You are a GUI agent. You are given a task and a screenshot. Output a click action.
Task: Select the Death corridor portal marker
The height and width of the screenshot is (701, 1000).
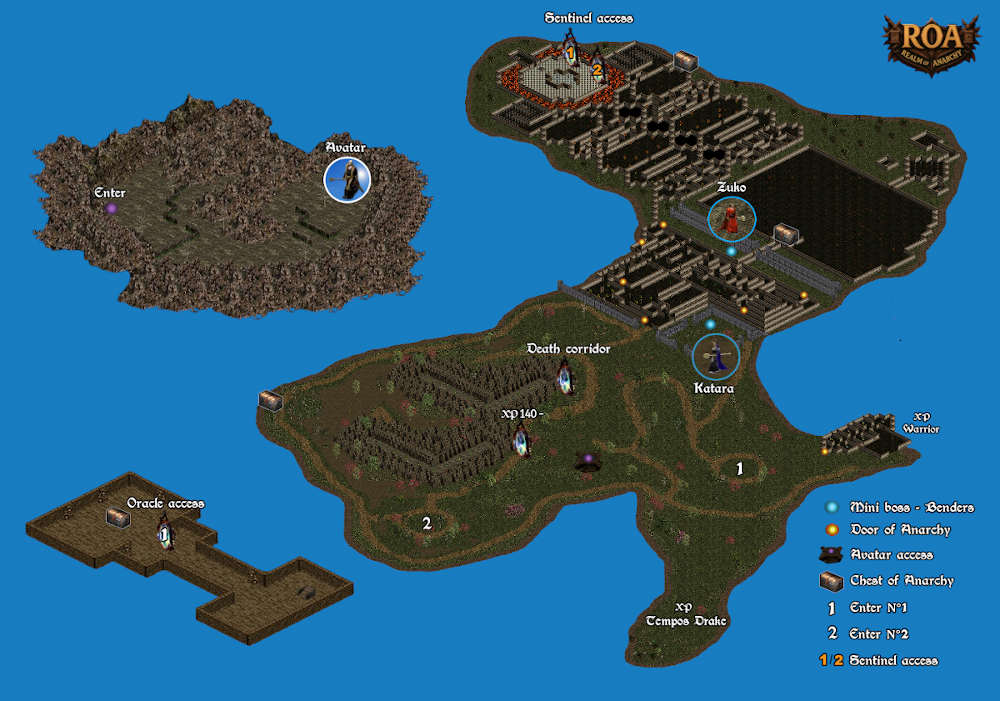tap(566, 379)
